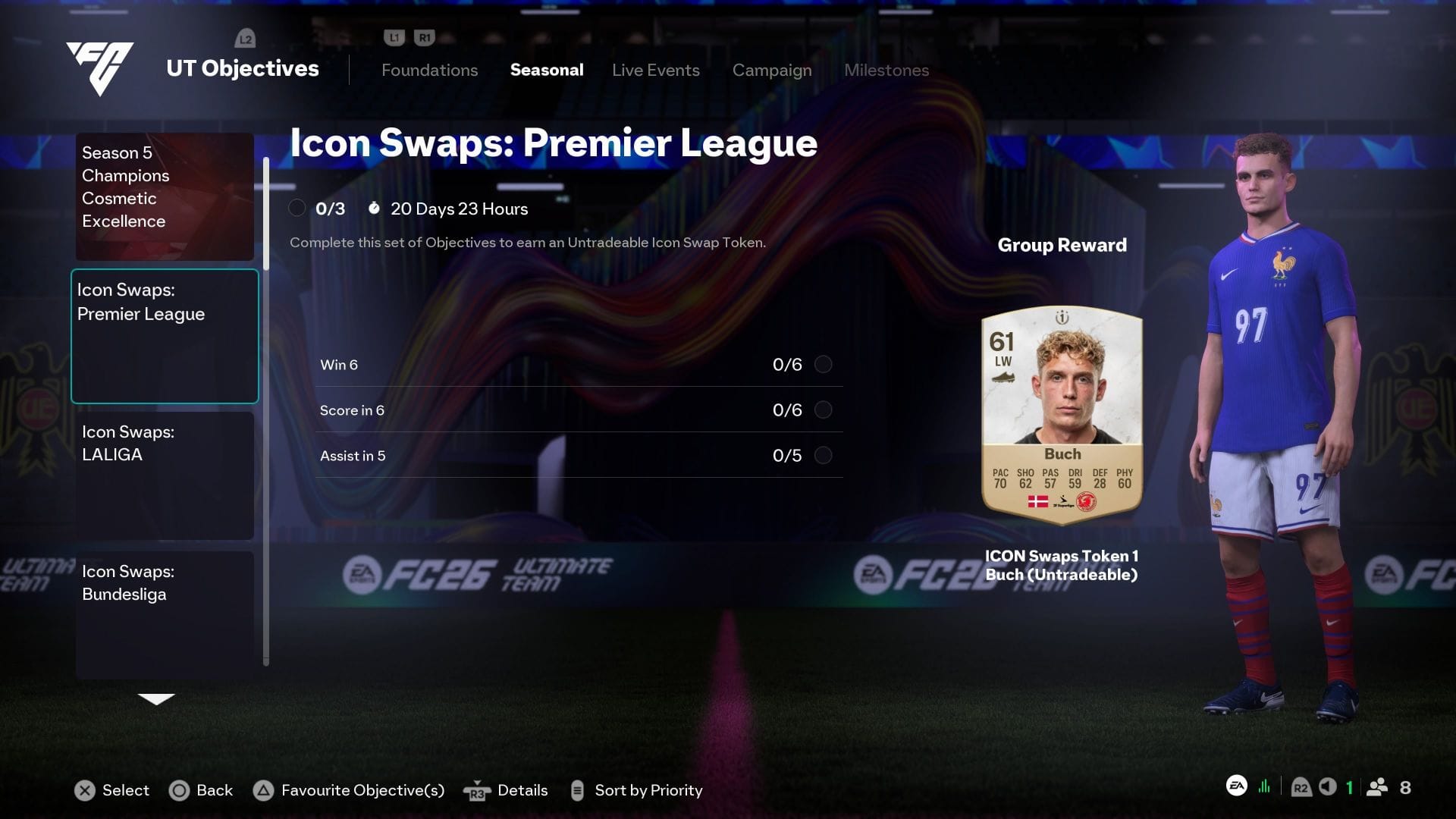Show the Milestones tab

coord(886,70)
